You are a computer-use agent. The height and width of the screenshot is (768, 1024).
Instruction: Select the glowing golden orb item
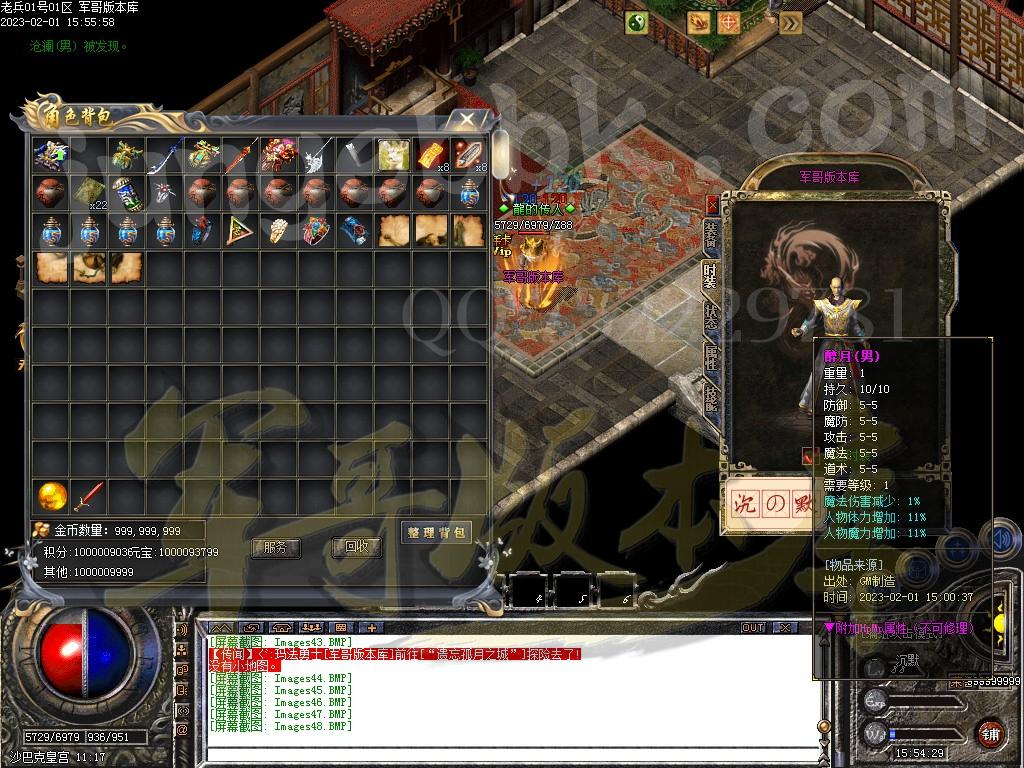click(x=51, y=495)
